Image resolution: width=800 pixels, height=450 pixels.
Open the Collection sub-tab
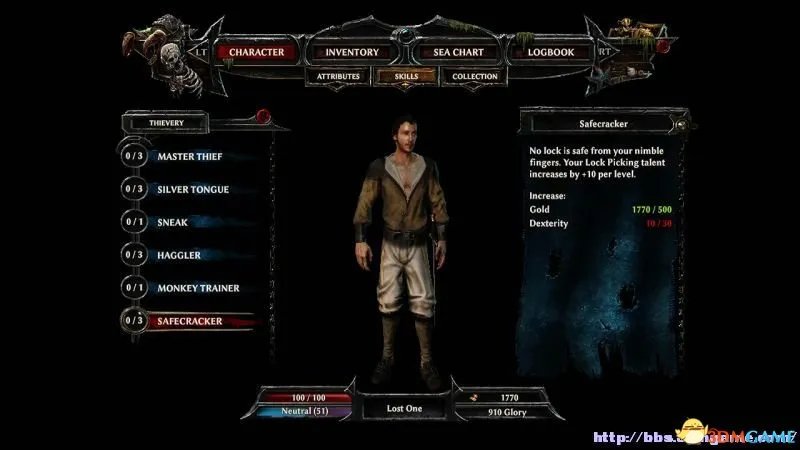(x=474, y=76)
